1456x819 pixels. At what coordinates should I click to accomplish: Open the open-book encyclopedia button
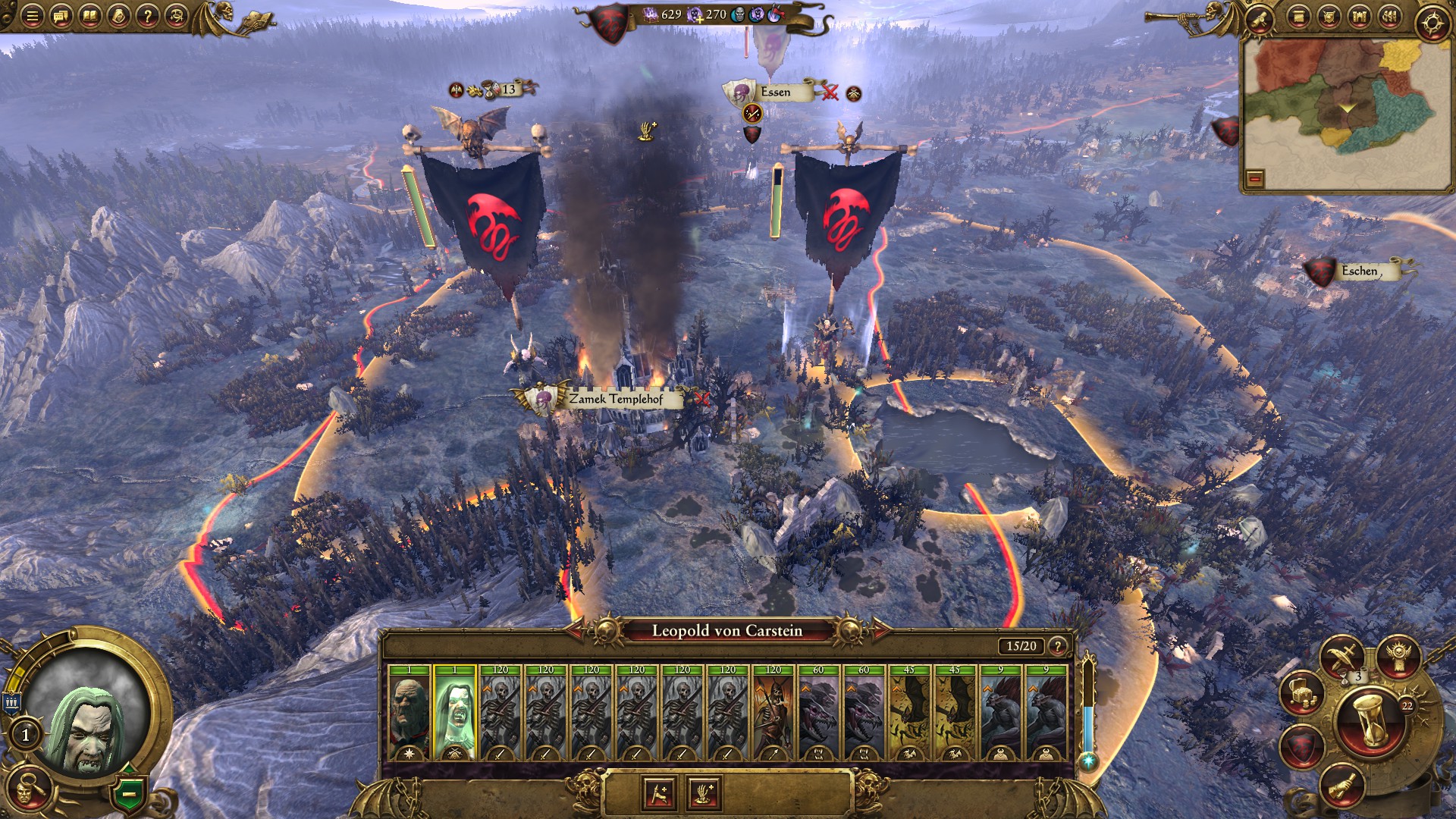coord(90,17)
